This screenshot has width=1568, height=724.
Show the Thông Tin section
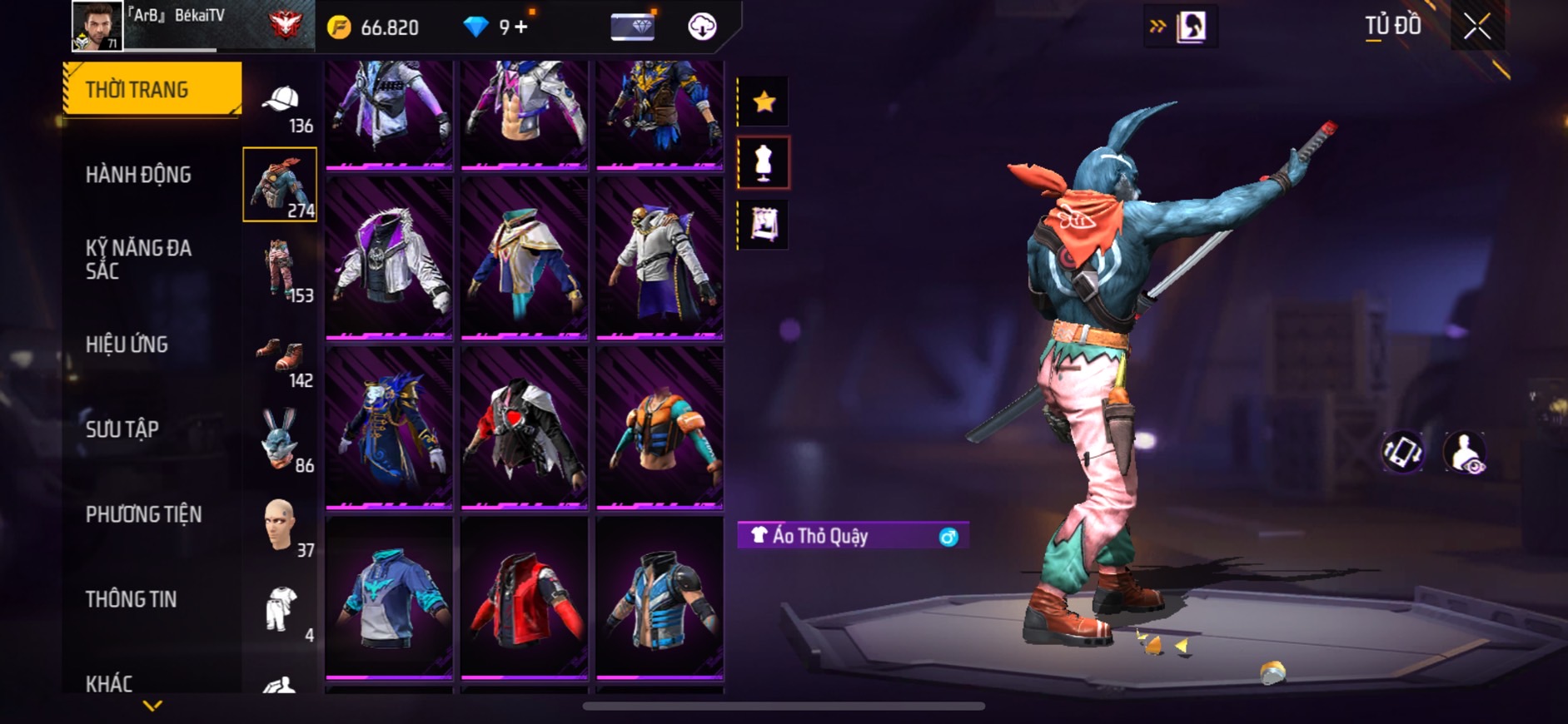pyautogui.click(x=131, y=599)
